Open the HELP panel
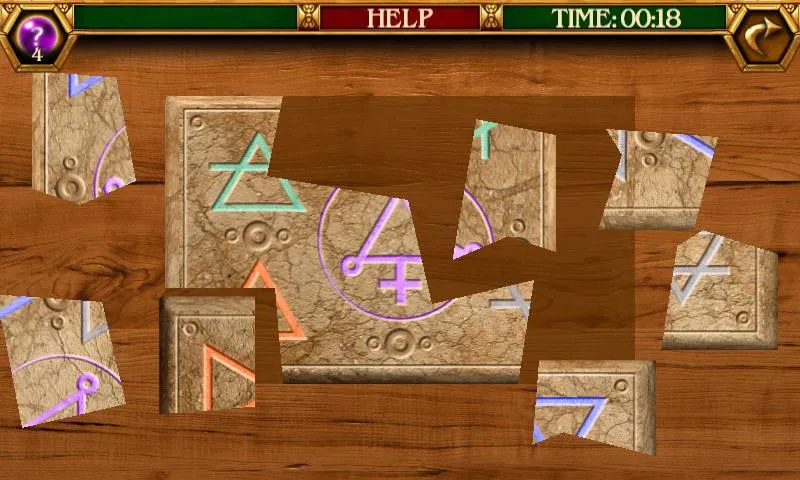800x480 pixels. pyautogui.click(x=399, y=18)
